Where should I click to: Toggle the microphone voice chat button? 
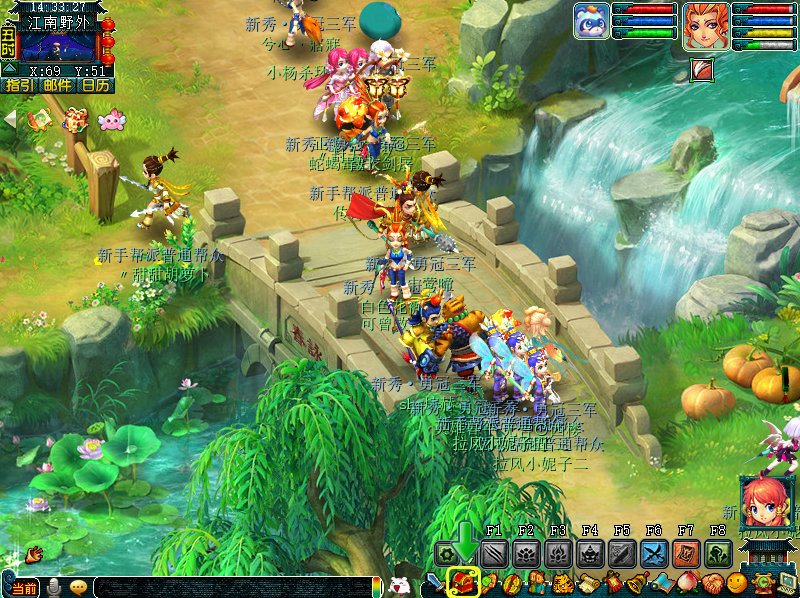(54, 587)
